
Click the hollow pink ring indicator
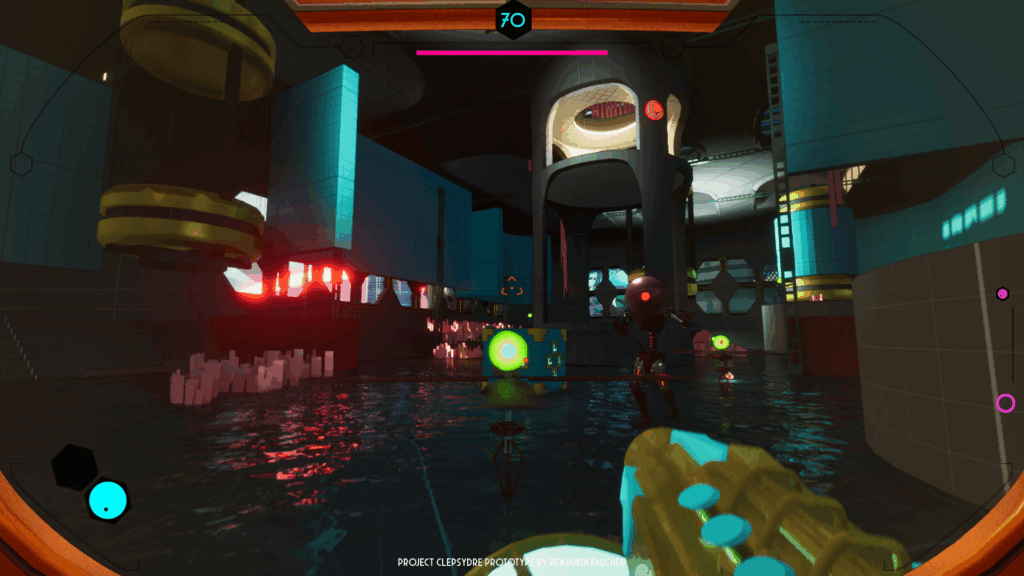pos(1005,403)
